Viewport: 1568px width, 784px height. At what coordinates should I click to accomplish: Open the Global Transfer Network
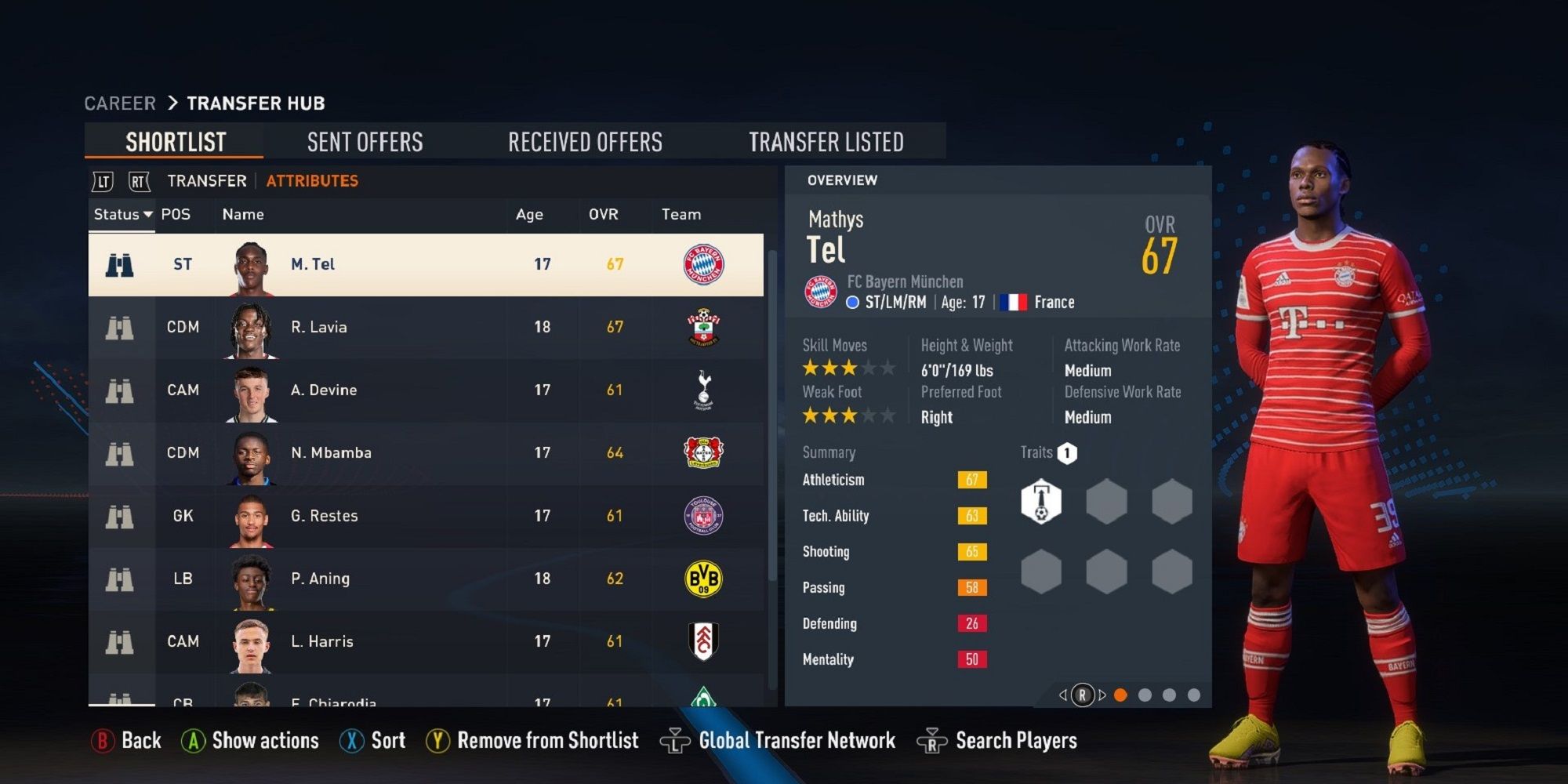pos(798,740)
